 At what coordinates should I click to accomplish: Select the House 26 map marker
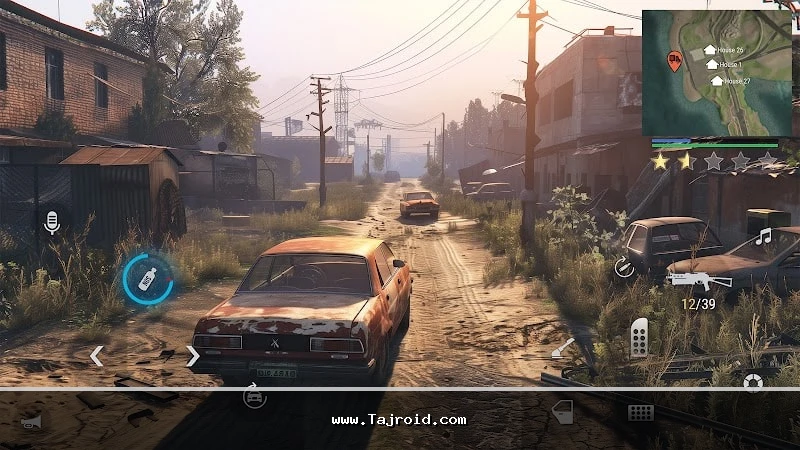710,49
